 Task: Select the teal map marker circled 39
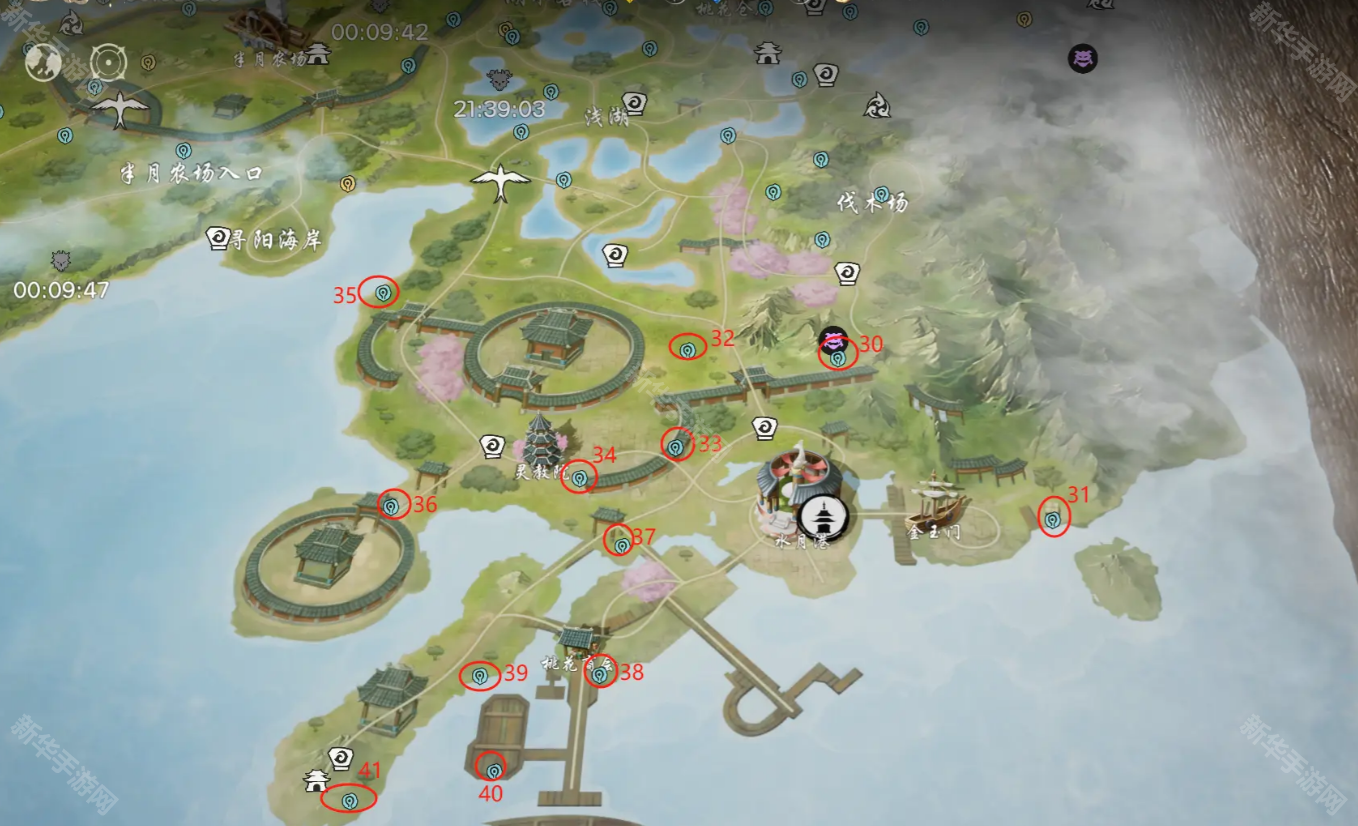tap(480, 677)
